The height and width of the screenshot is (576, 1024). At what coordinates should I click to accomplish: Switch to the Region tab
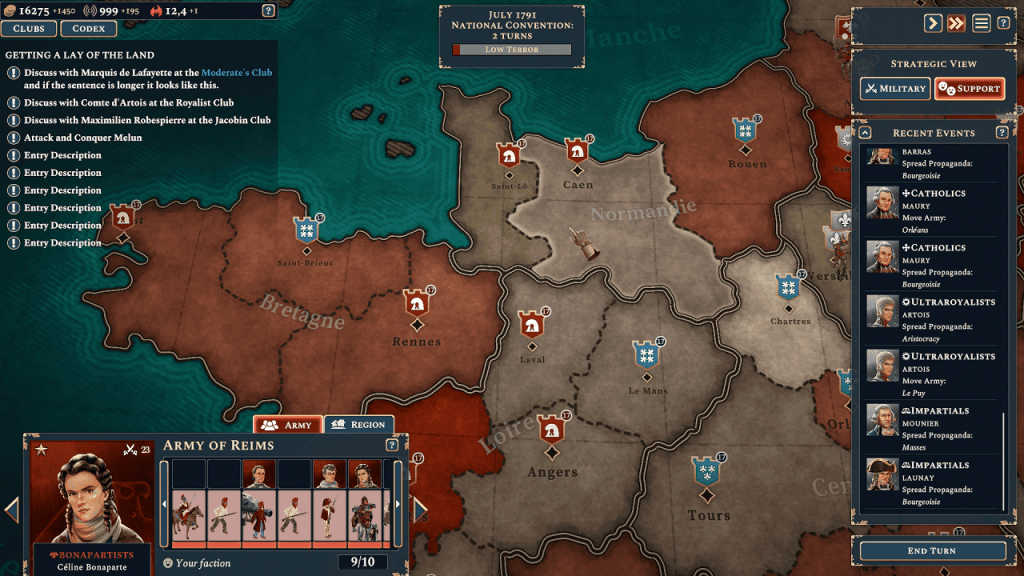click(358, 425)
